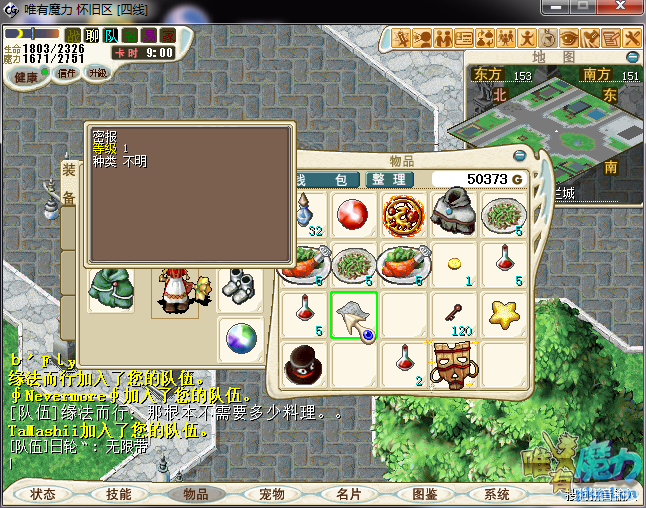This screenshot has height=508, width=646.
Task: Select the ornate golden dragon disc item
Action: coord(403,214)
